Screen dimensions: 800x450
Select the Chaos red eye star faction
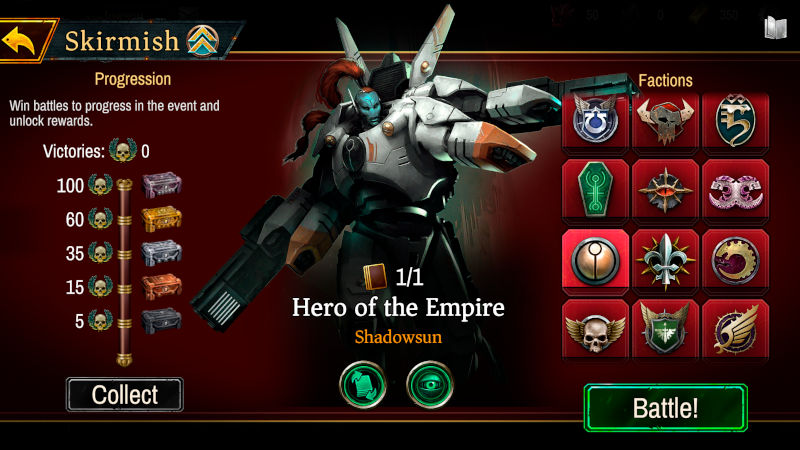[x=665, y=190]
